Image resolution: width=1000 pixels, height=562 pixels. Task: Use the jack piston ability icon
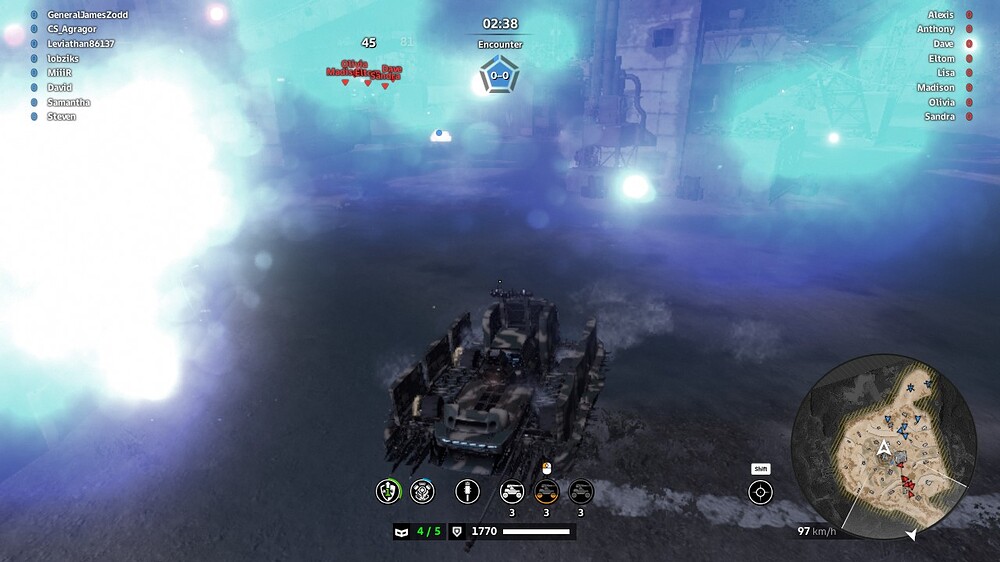click(466, 491)
